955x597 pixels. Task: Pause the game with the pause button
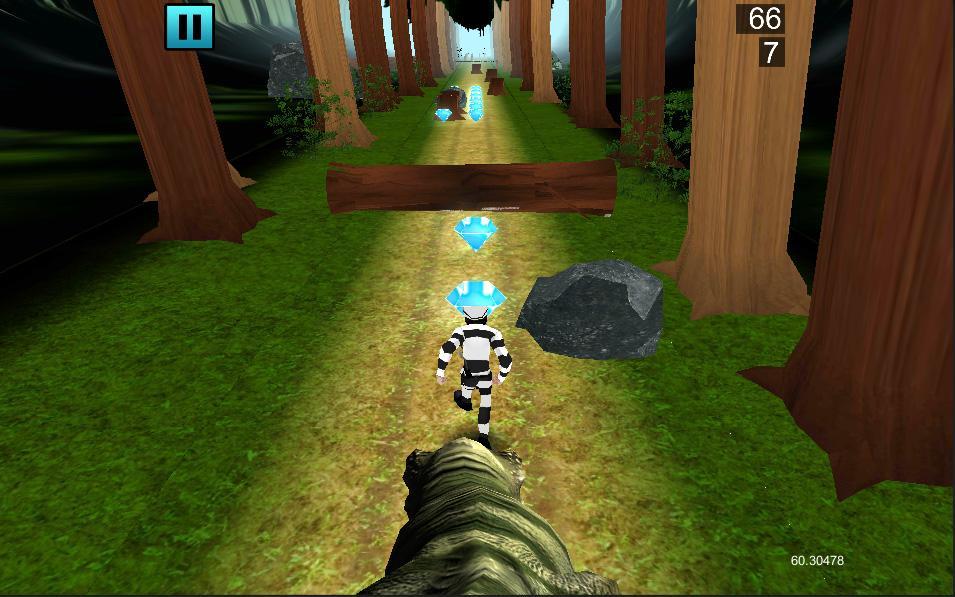pyautogui.click(x=190, y=26)
